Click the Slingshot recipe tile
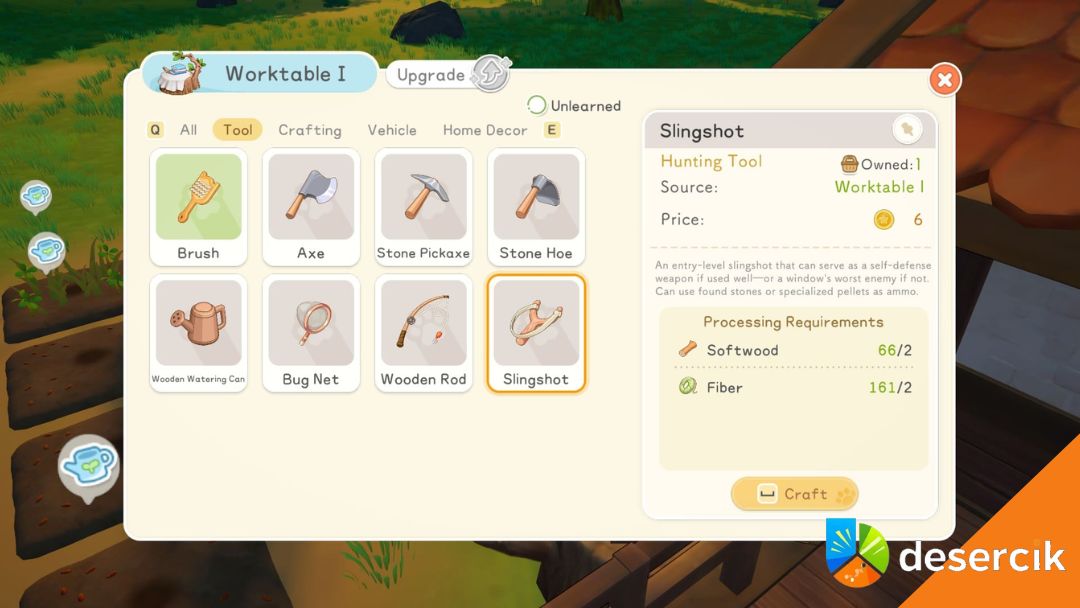The image size is (1080, 608). 536,333
